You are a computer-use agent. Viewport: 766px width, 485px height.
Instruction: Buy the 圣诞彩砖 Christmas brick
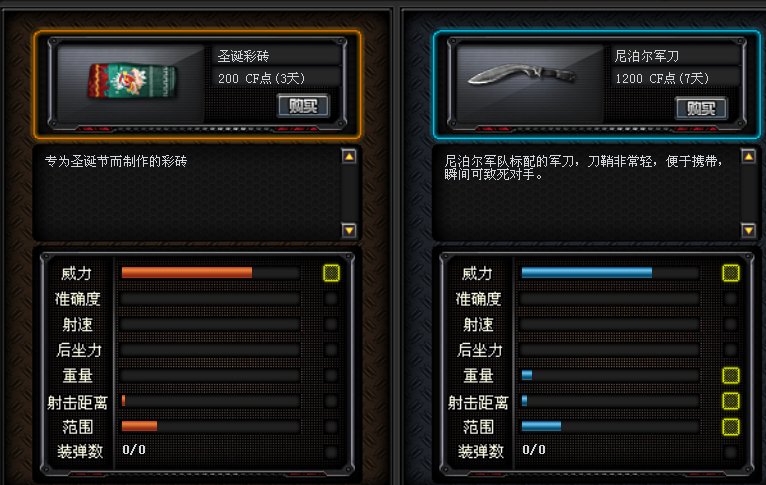pos(302,106)
